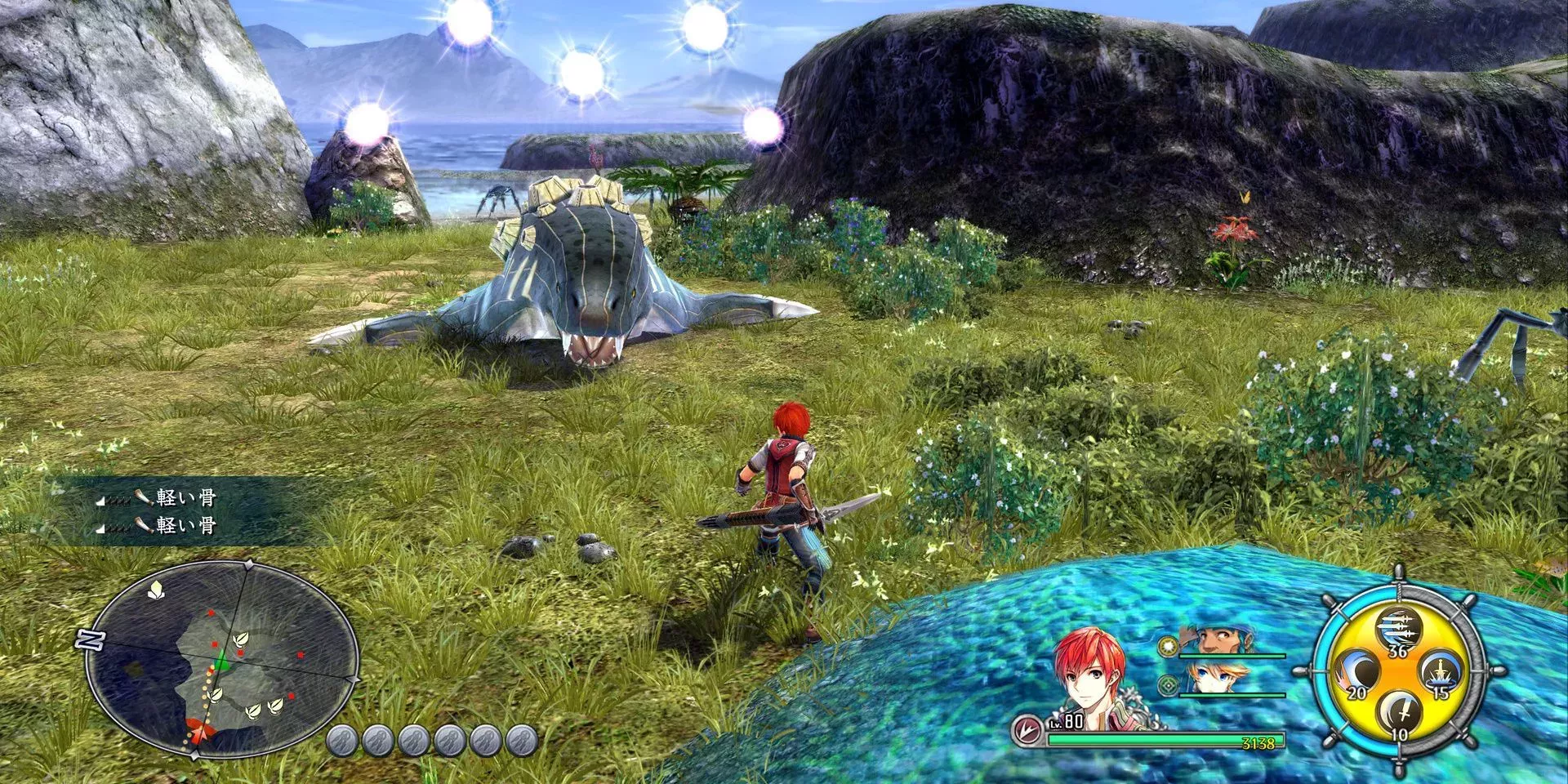This screenshot has width=1568, height=784.
Task: Switch to the blue-bandana party member
Action: [x=1214, y=640]
